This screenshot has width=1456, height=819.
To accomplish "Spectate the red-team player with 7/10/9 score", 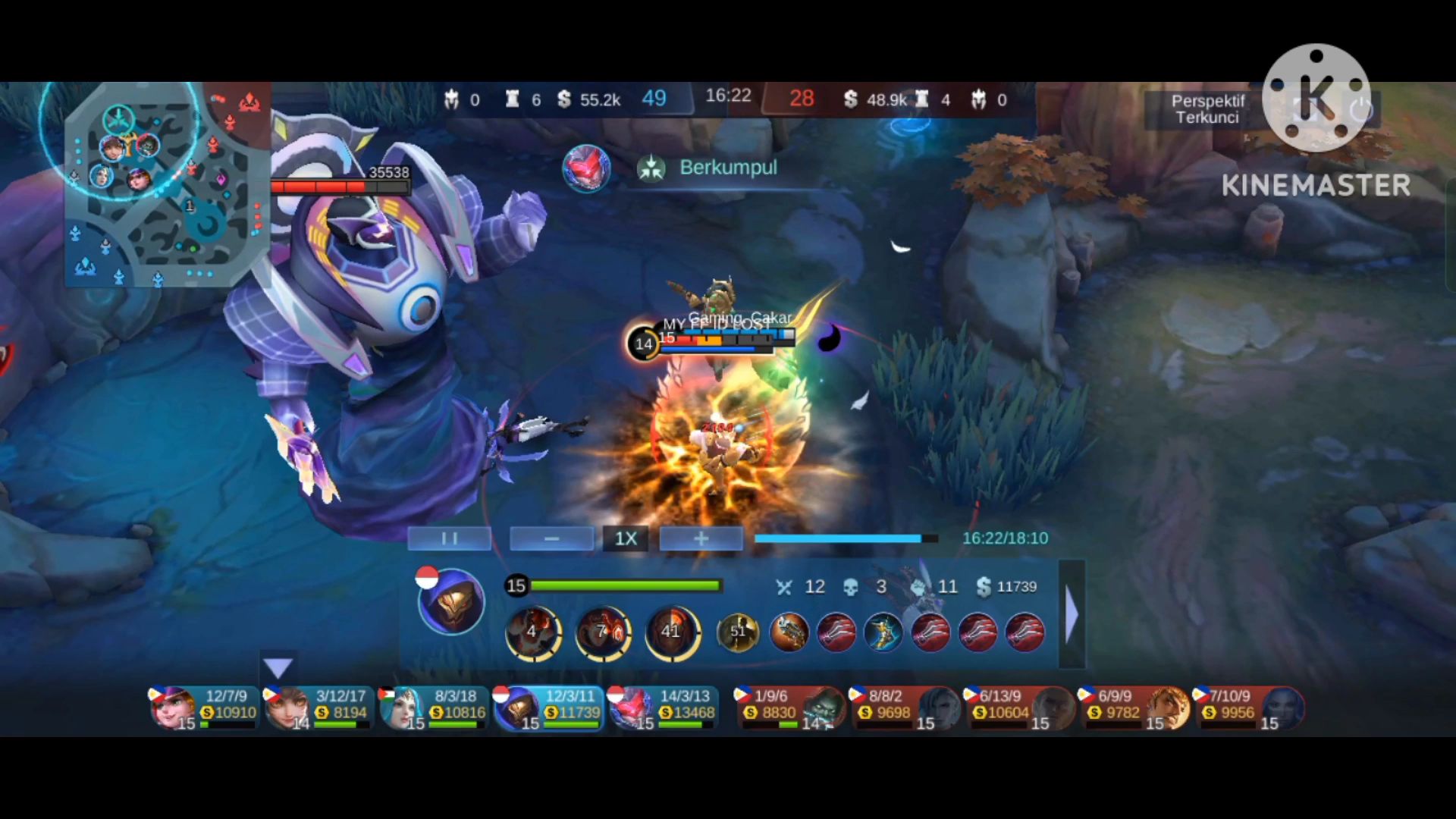I will [1249, 708].
